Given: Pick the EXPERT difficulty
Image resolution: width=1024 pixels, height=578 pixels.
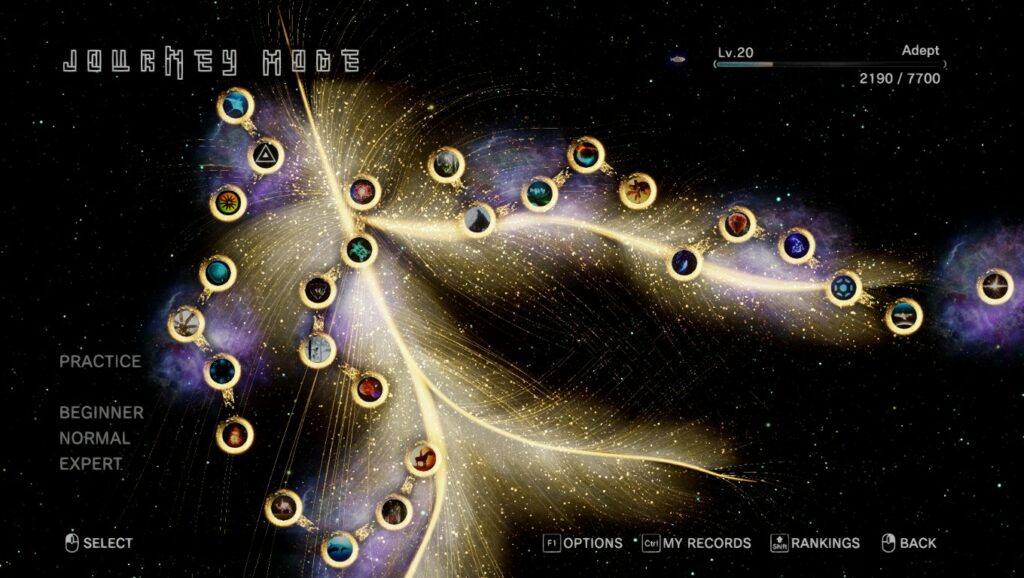Looking at the screenshot, I should pyautogui.click(x=91, y=464).
